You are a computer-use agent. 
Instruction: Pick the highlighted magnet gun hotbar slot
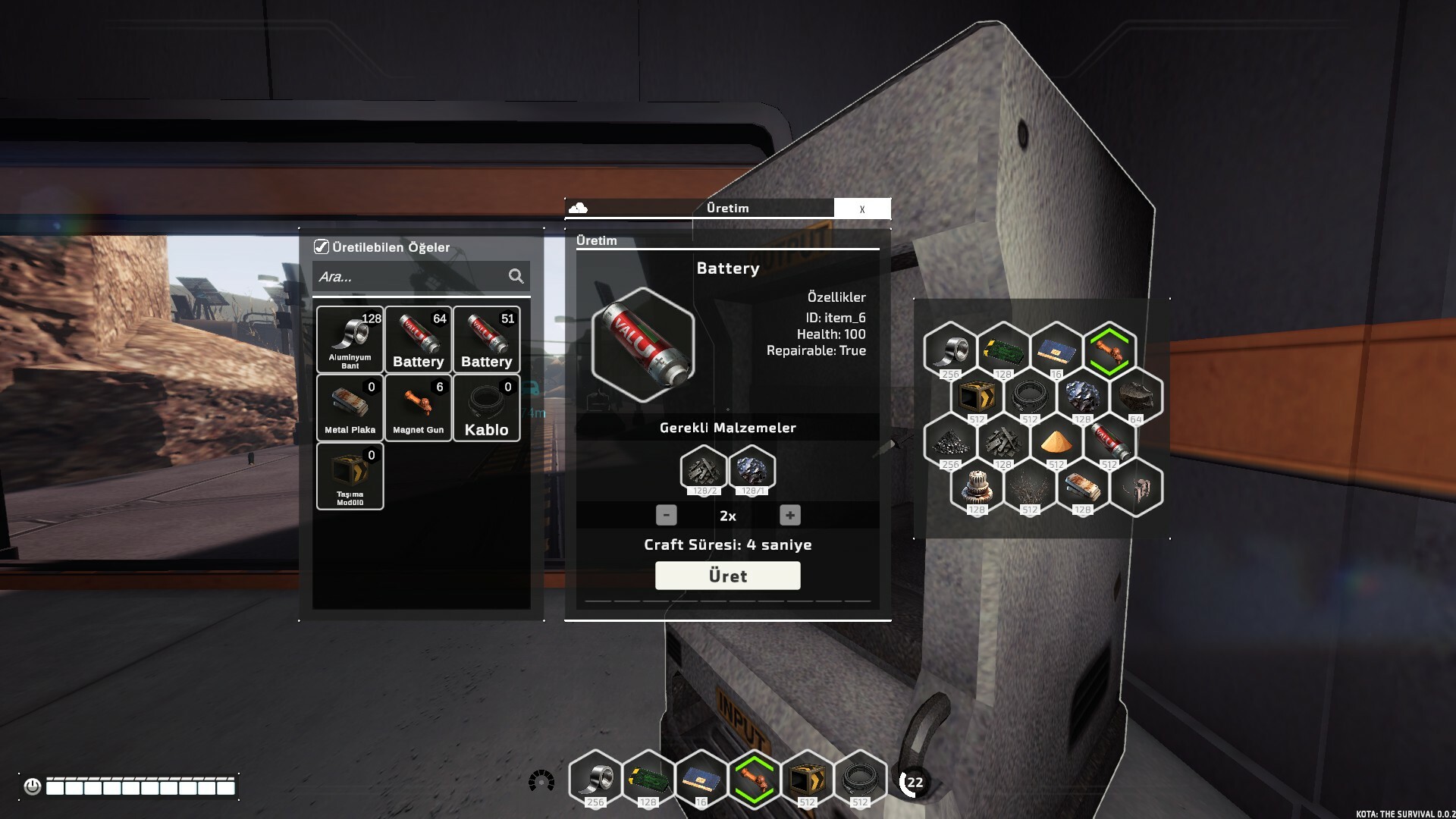(753, 779)
